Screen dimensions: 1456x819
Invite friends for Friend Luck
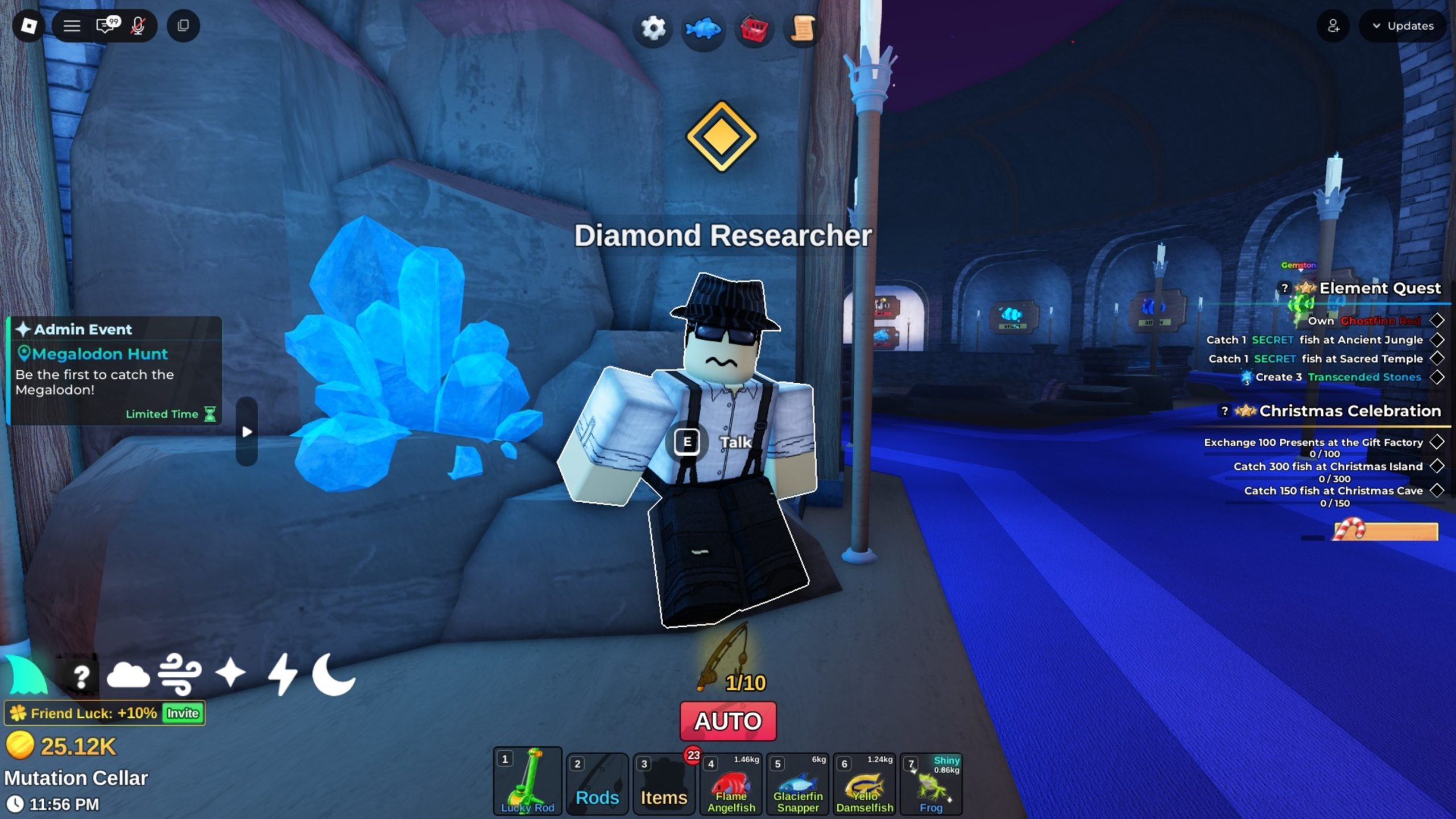point(183,713)
